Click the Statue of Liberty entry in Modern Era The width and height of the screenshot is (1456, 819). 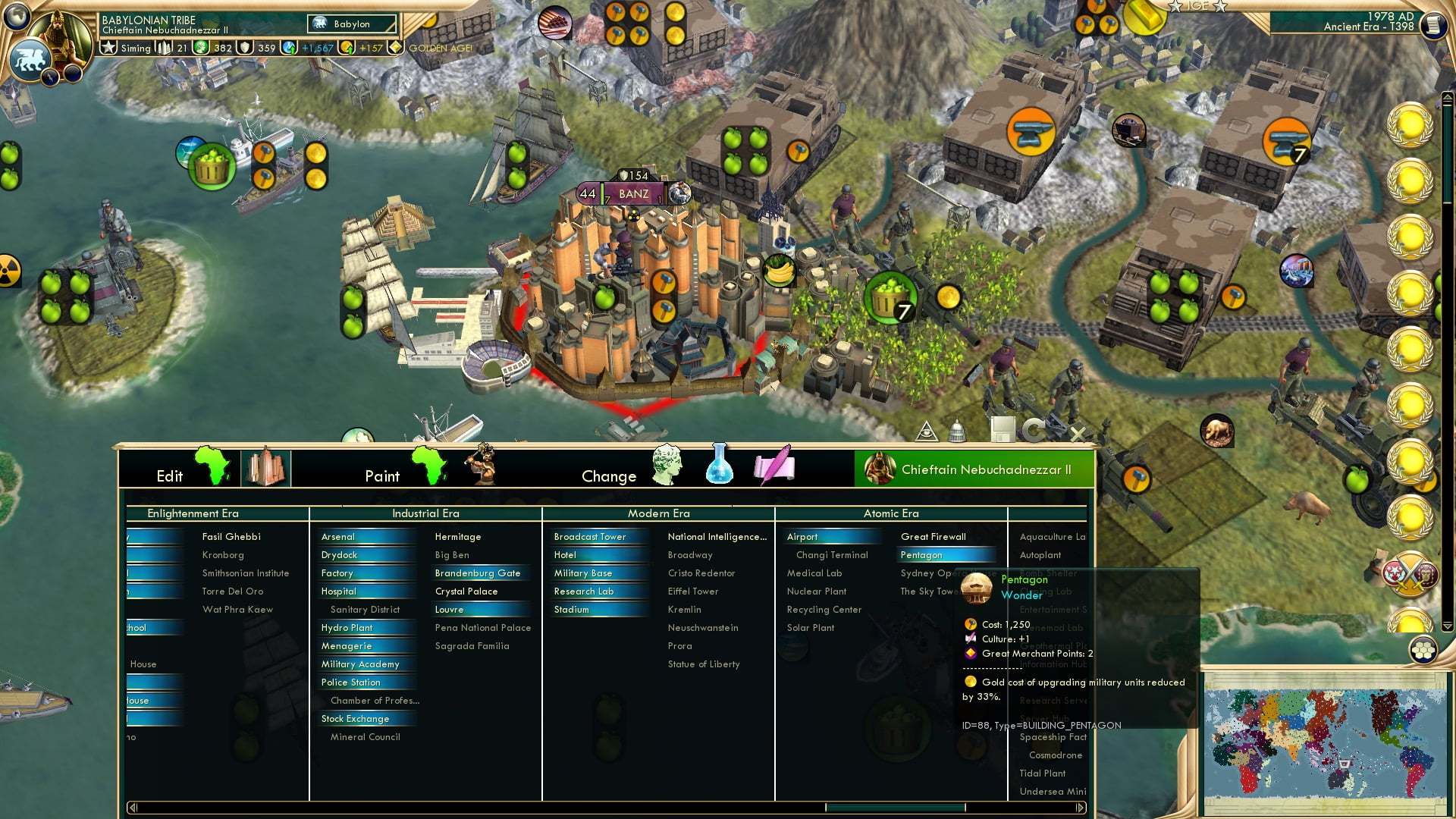(704, 664)
